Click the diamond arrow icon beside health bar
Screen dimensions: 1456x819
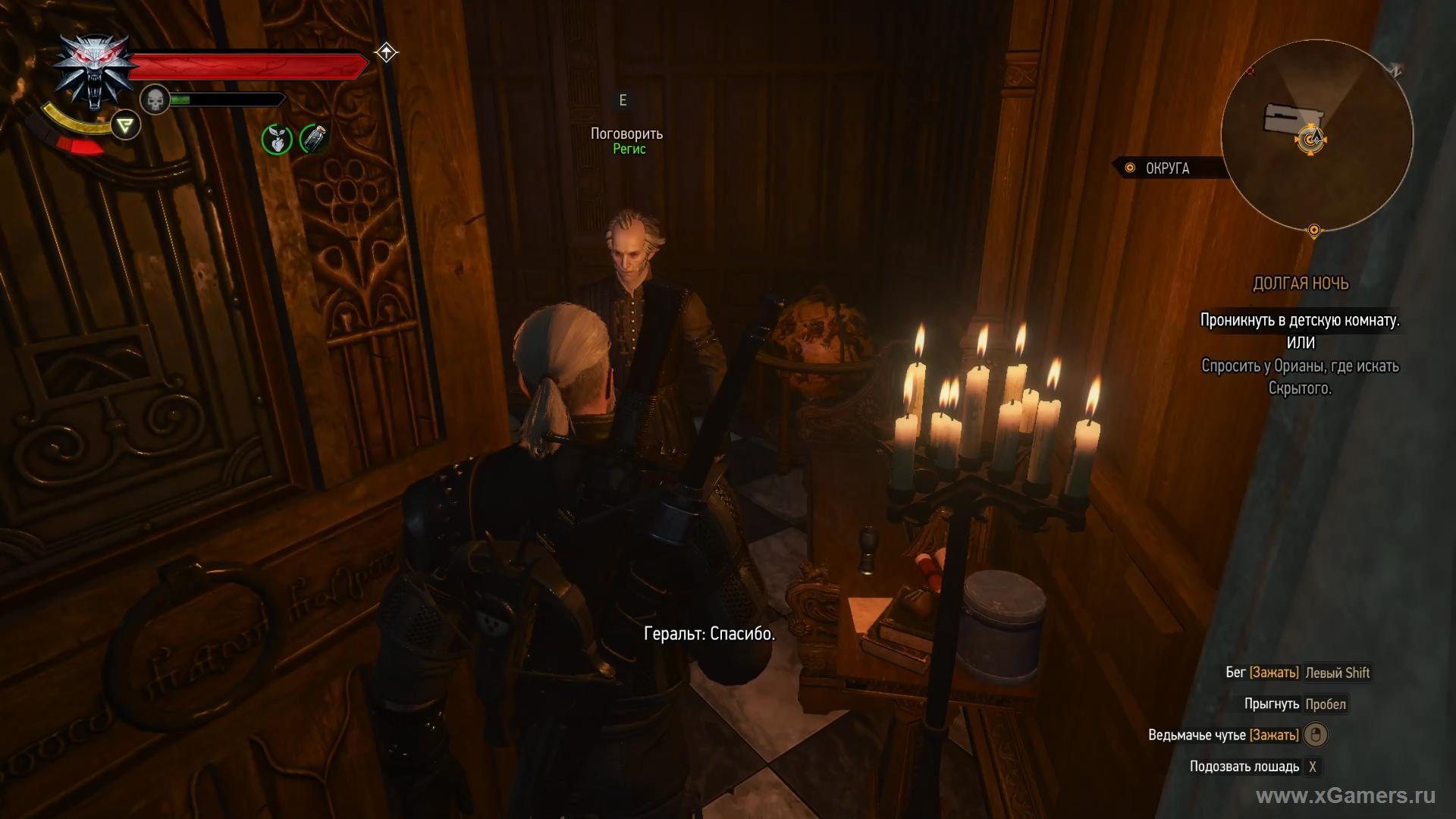point(386,52)
